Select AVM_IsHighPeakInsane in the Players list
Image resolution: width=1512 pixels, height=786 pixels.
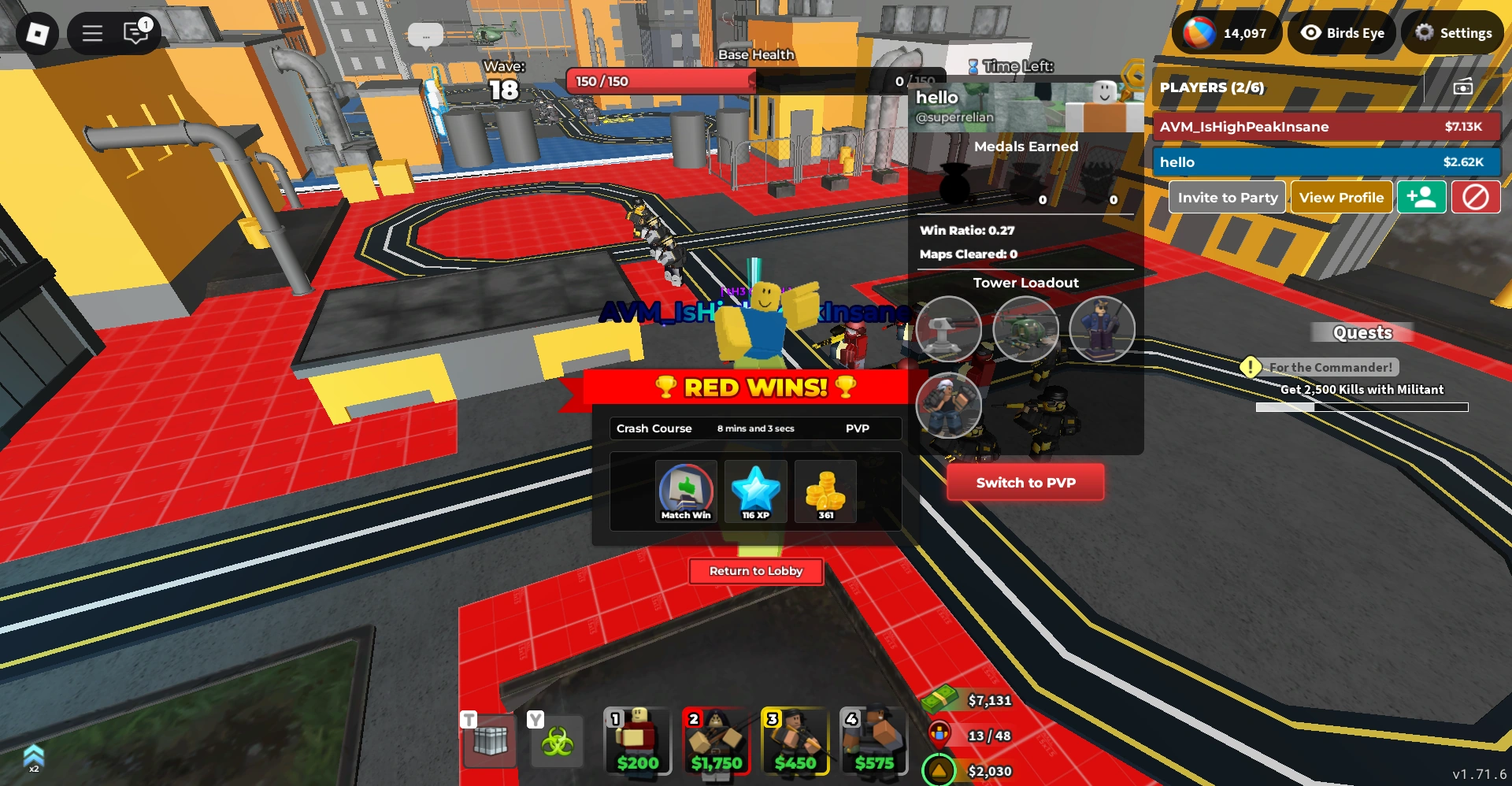coord(1325,126)
